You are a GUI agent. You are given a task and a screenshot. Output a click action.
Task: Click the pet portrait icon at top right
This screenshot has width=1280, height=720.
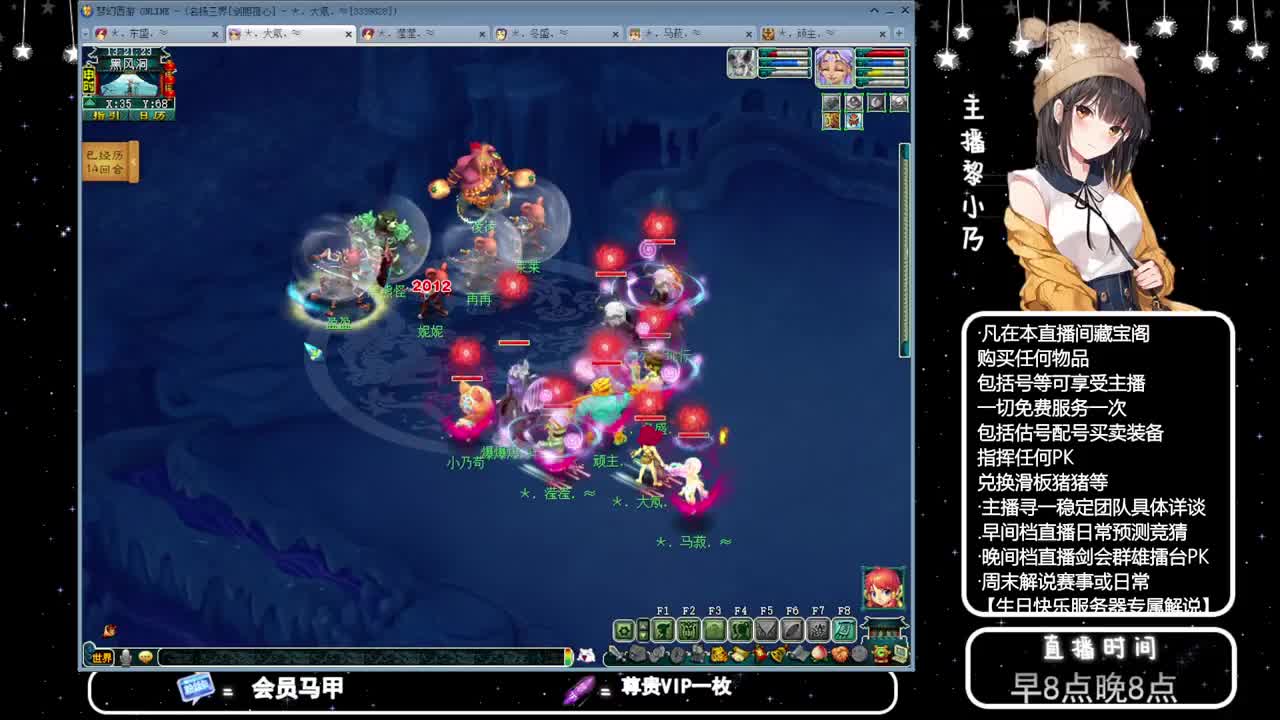pos(740,62)
